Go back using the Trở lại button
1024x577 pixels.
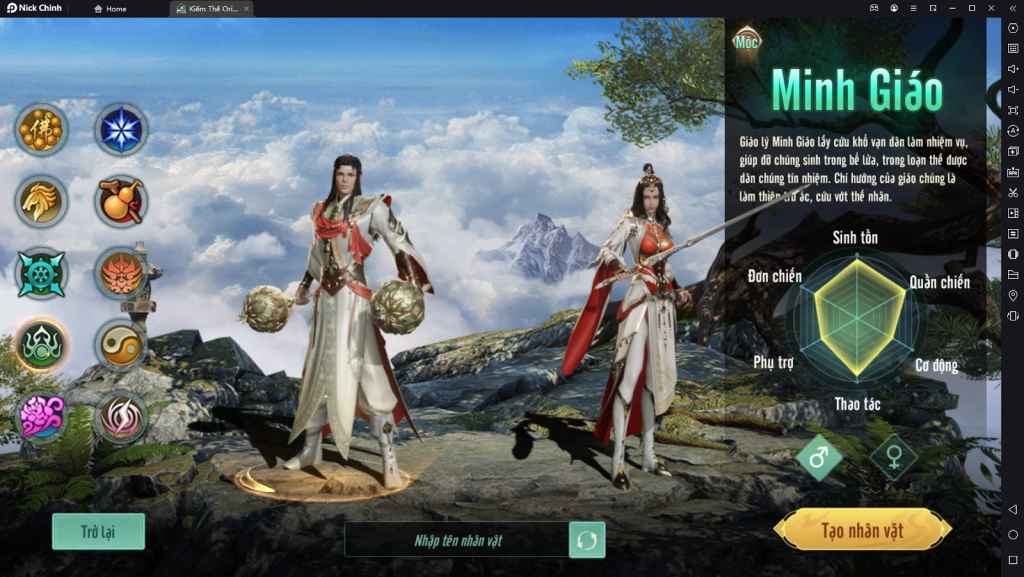[98, 531]
